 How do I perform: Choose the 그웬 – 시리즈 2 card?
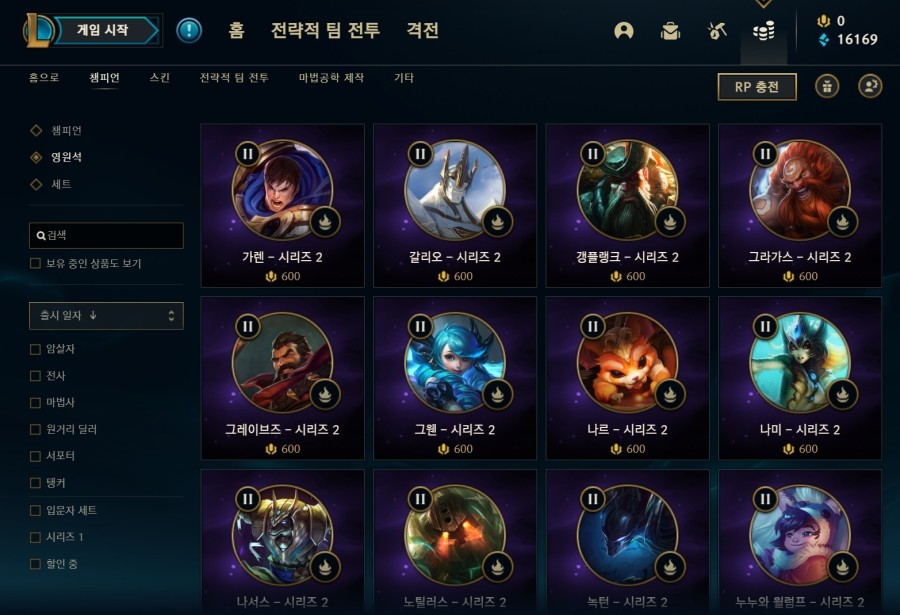pos(455,378)
